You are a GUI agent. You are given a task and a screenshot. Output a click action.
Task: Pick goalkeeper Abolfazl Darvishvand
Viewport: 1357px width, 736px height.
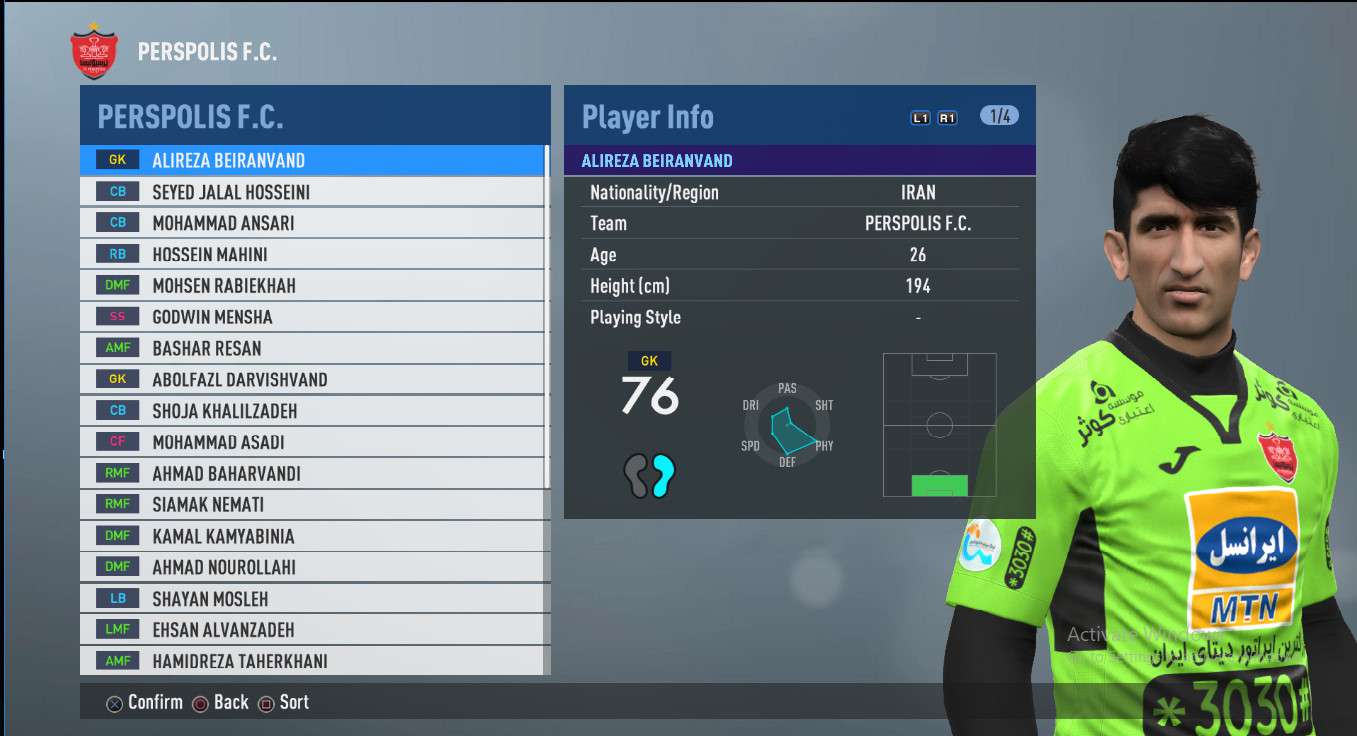click(x=313, y=380)
